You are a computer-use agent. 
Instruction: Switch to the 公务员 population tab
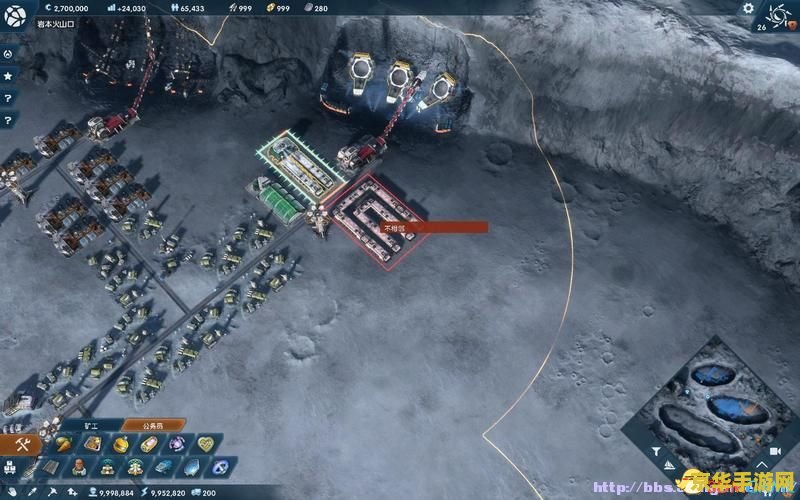(x=150, y=426)
